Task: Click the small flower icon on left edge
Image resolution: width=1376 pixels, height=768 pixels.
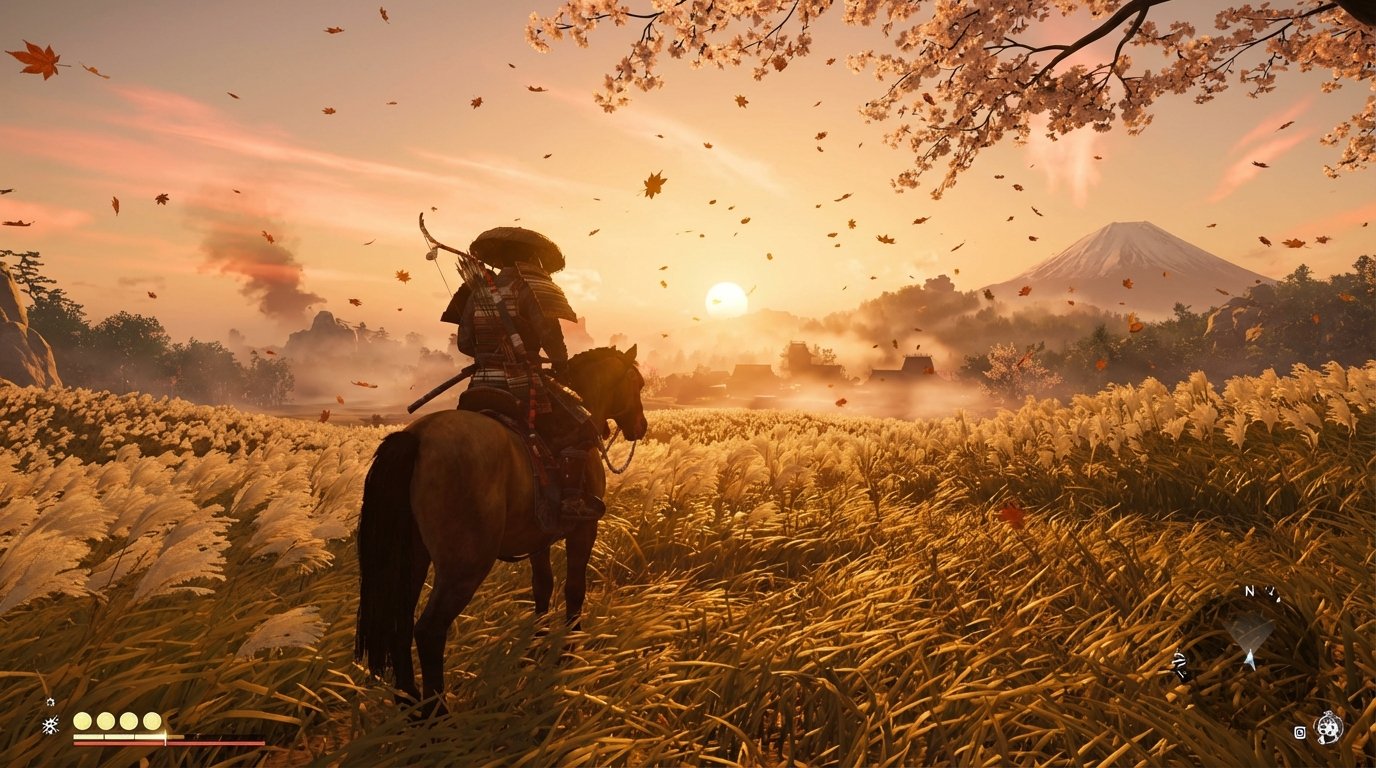Action: point(50,702)
